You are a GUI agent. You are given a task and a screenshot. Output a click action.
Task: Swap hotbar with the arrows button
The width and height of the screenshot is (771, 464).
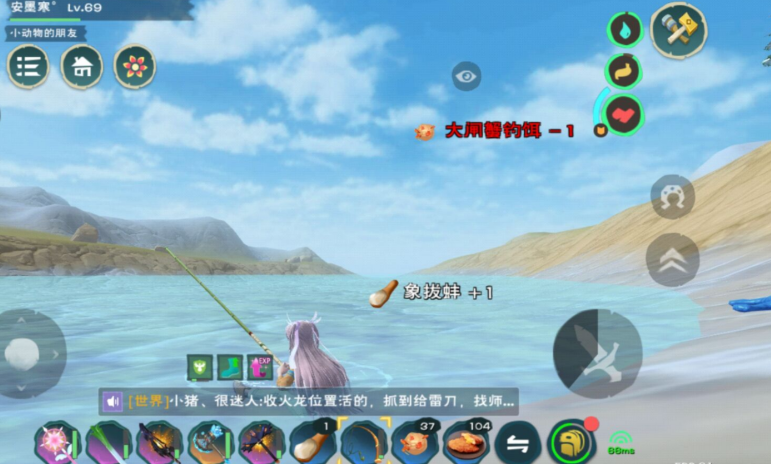pos(518,443)
